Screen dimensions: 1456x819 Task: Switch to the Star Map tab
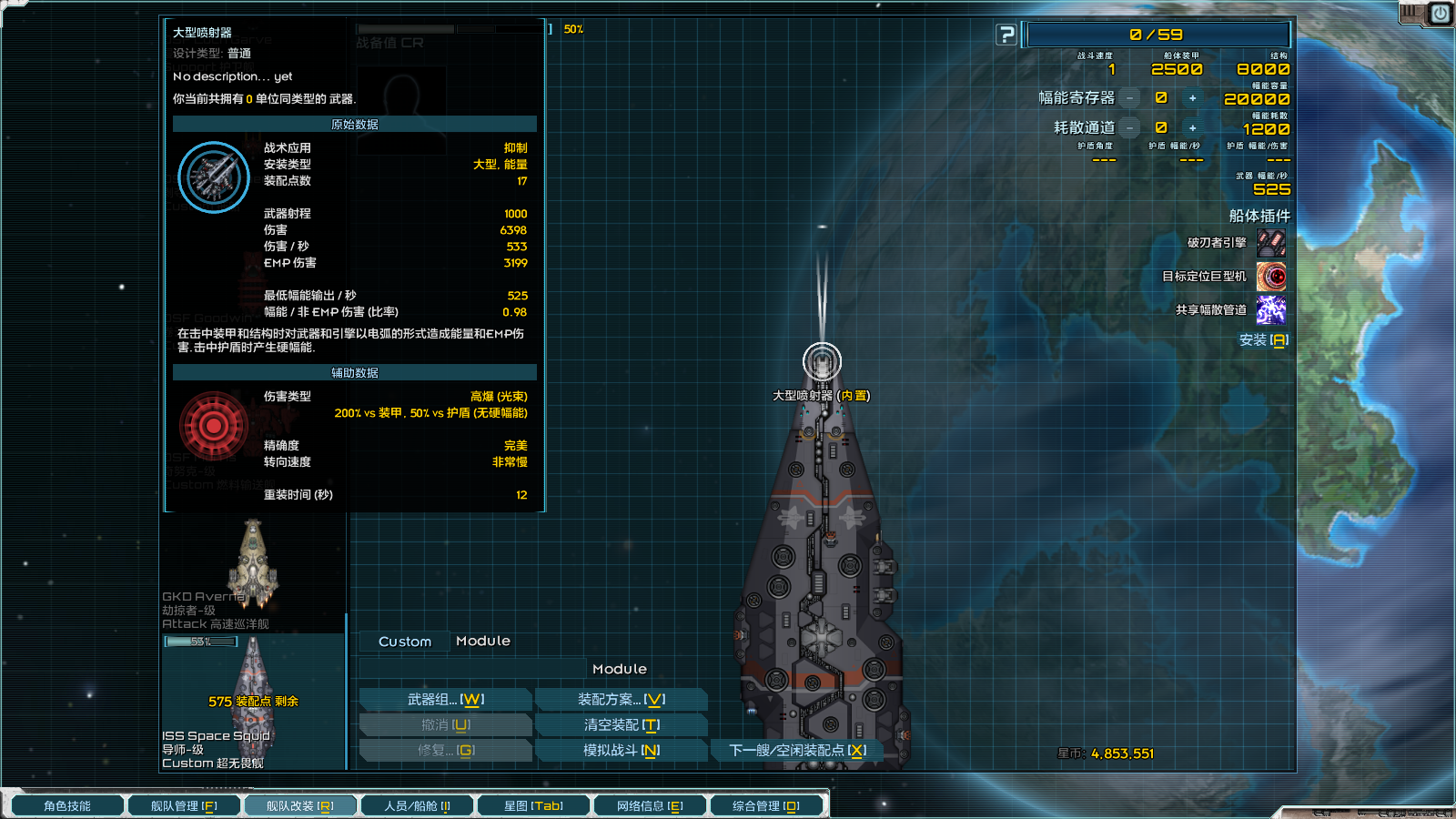pyautogui.click(x=533, y=806)
